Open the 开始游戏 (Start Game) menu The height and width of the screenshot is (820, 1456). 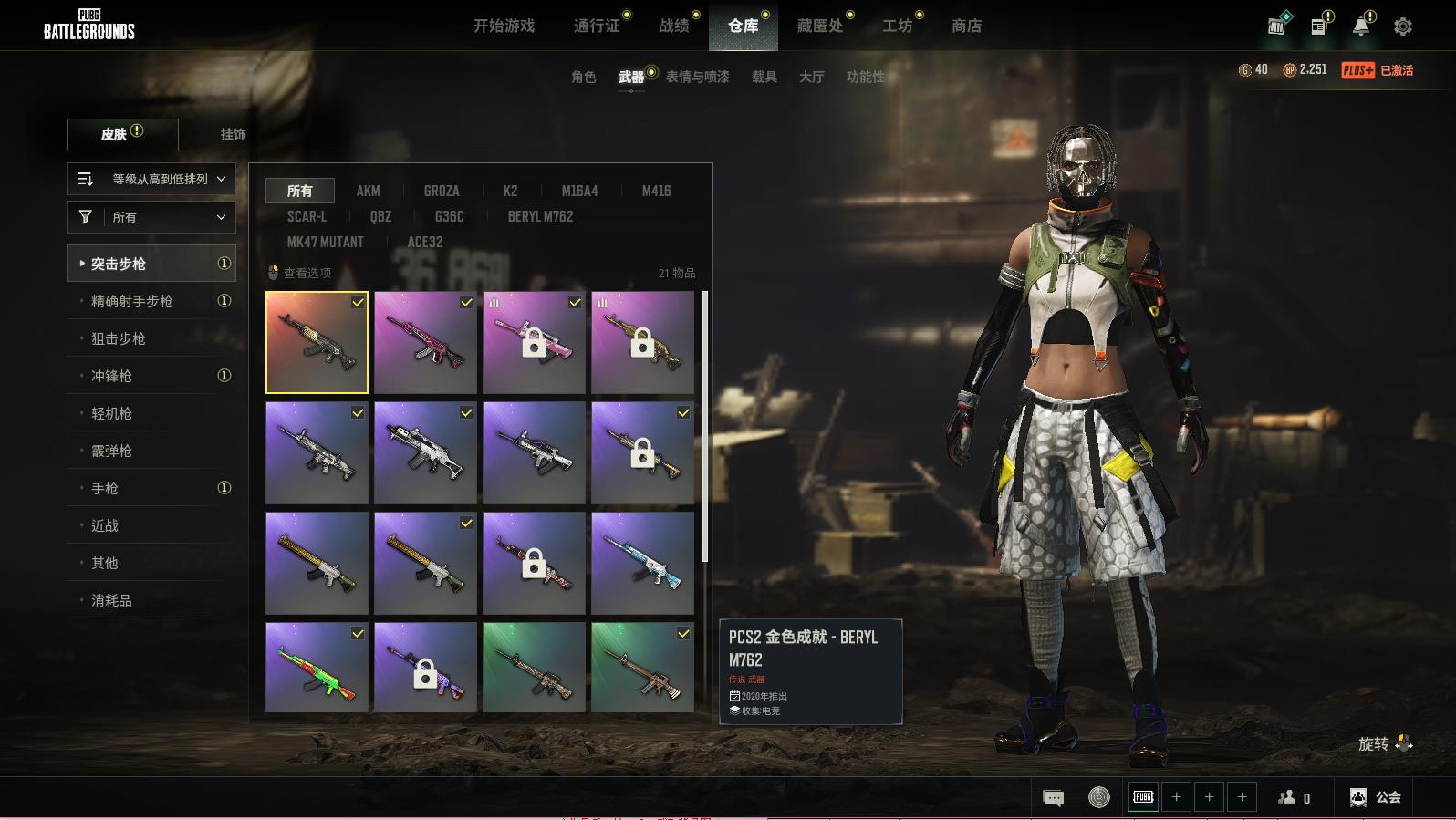tap(504, 26)
